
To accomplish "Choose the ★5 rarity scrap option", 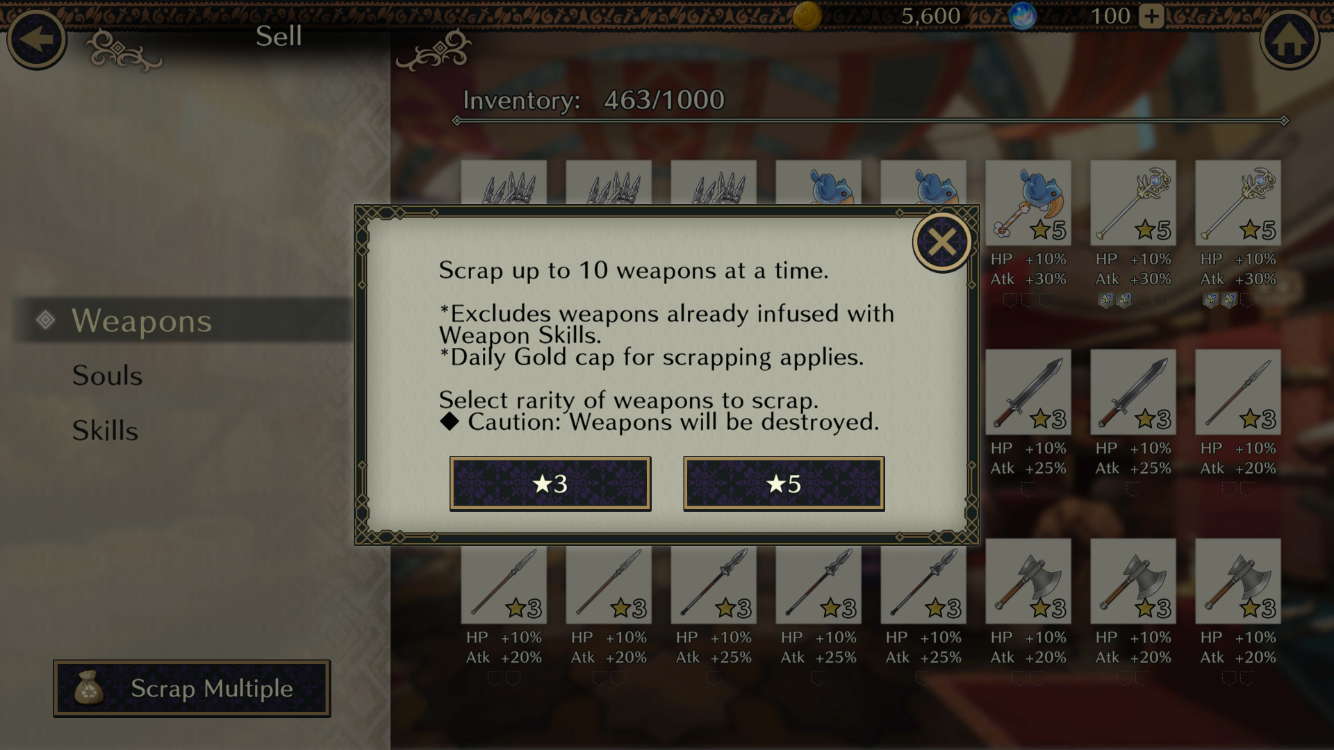I will click(783, 484).
